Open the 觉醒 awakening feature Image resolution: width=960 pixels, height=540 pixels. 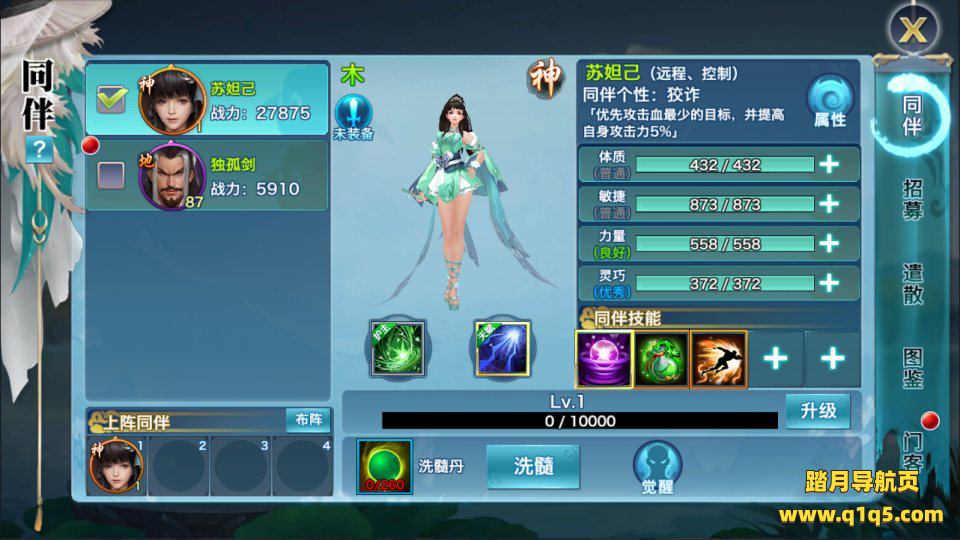[x=657, y=468]
